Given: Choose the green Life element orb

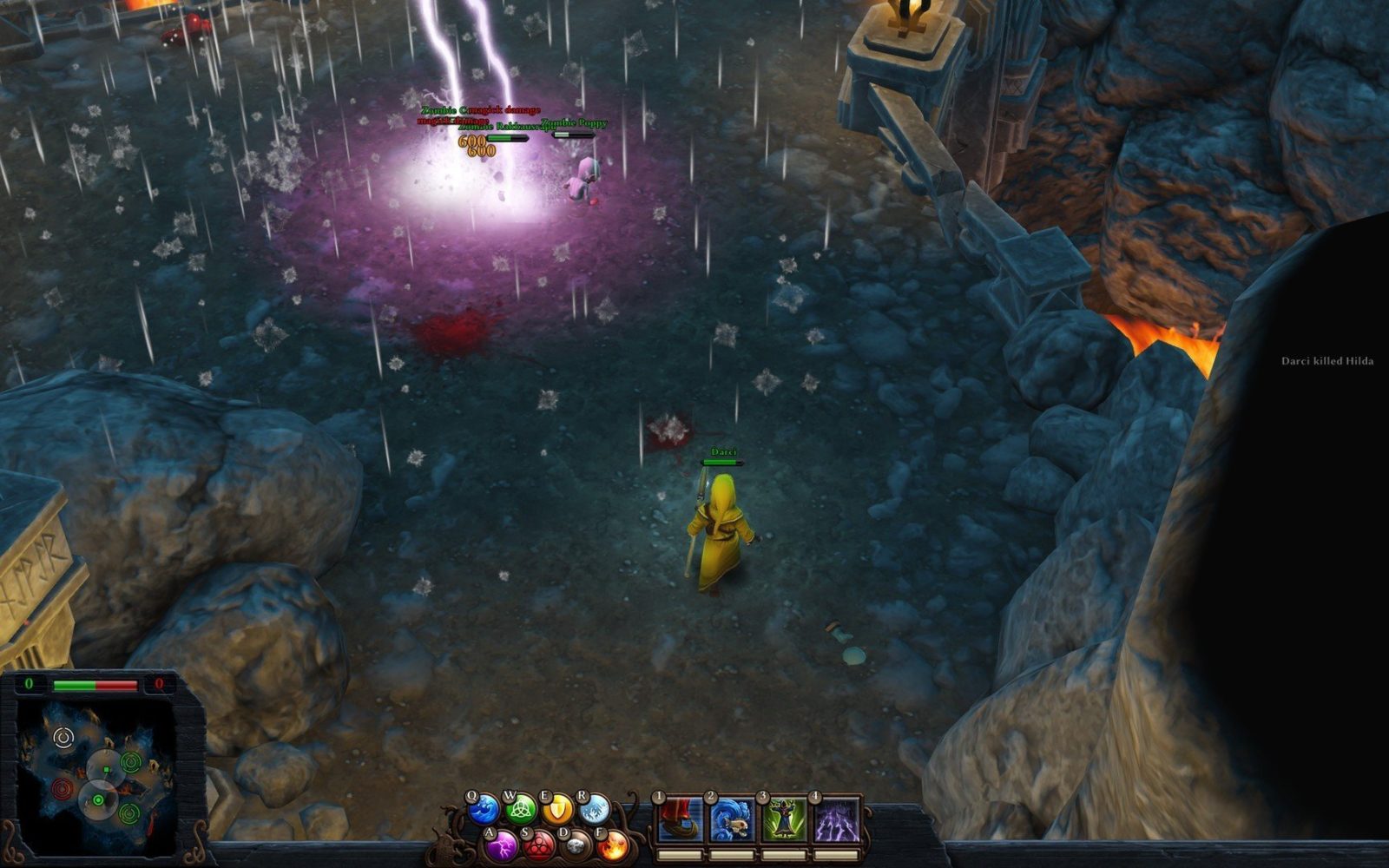Looking at the screenshot, I should (521, 811).
